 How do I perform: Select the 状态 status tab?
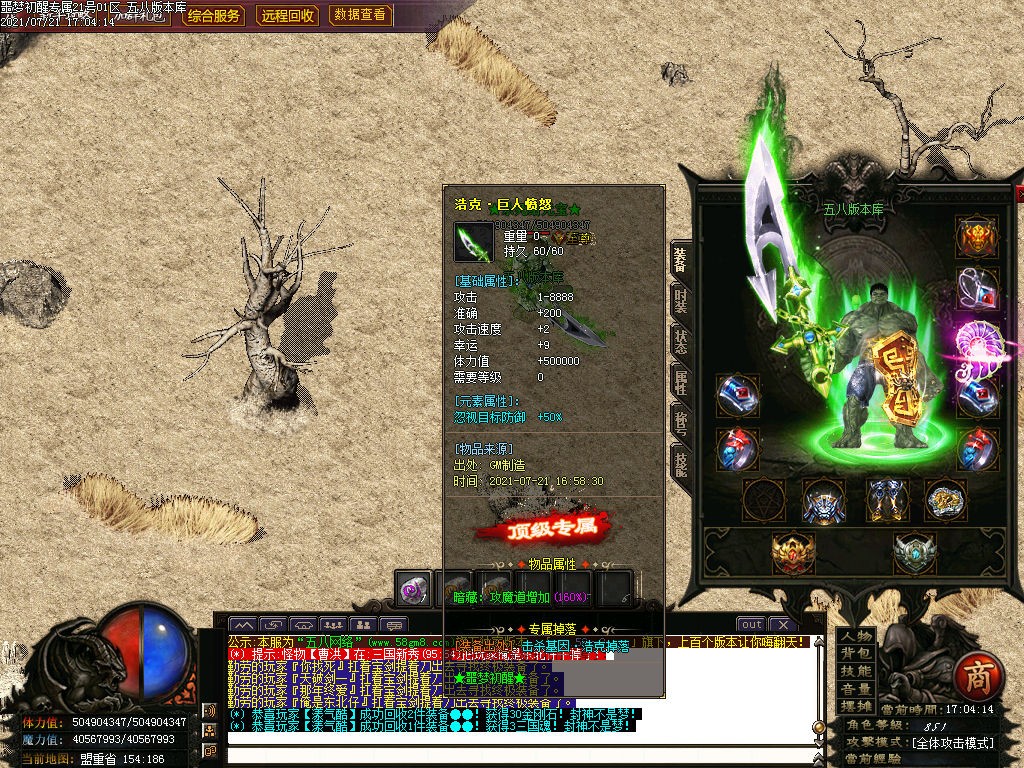680,338
